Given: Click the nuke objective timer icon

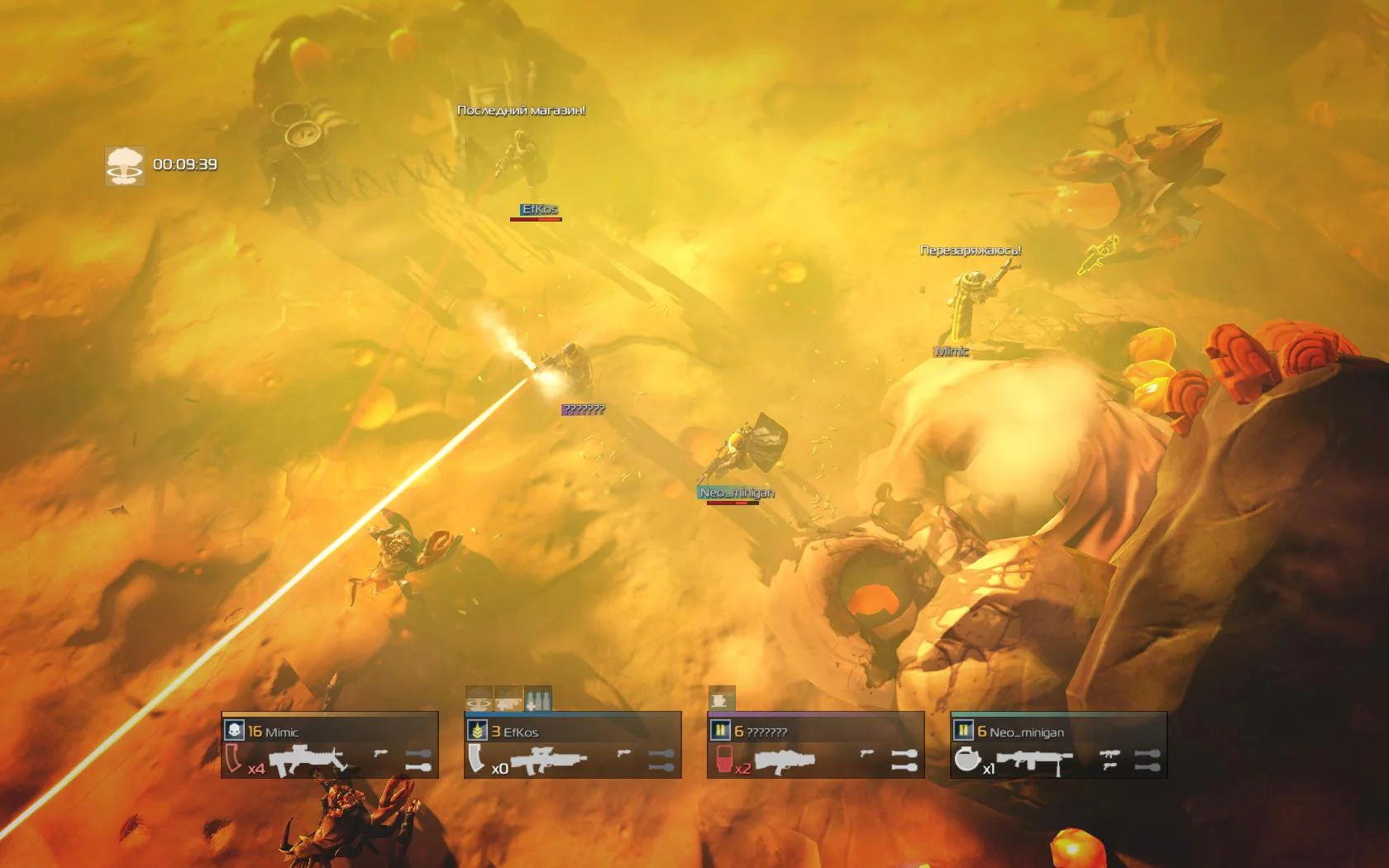Looking at the screenshot, I should tap(125, 165).
